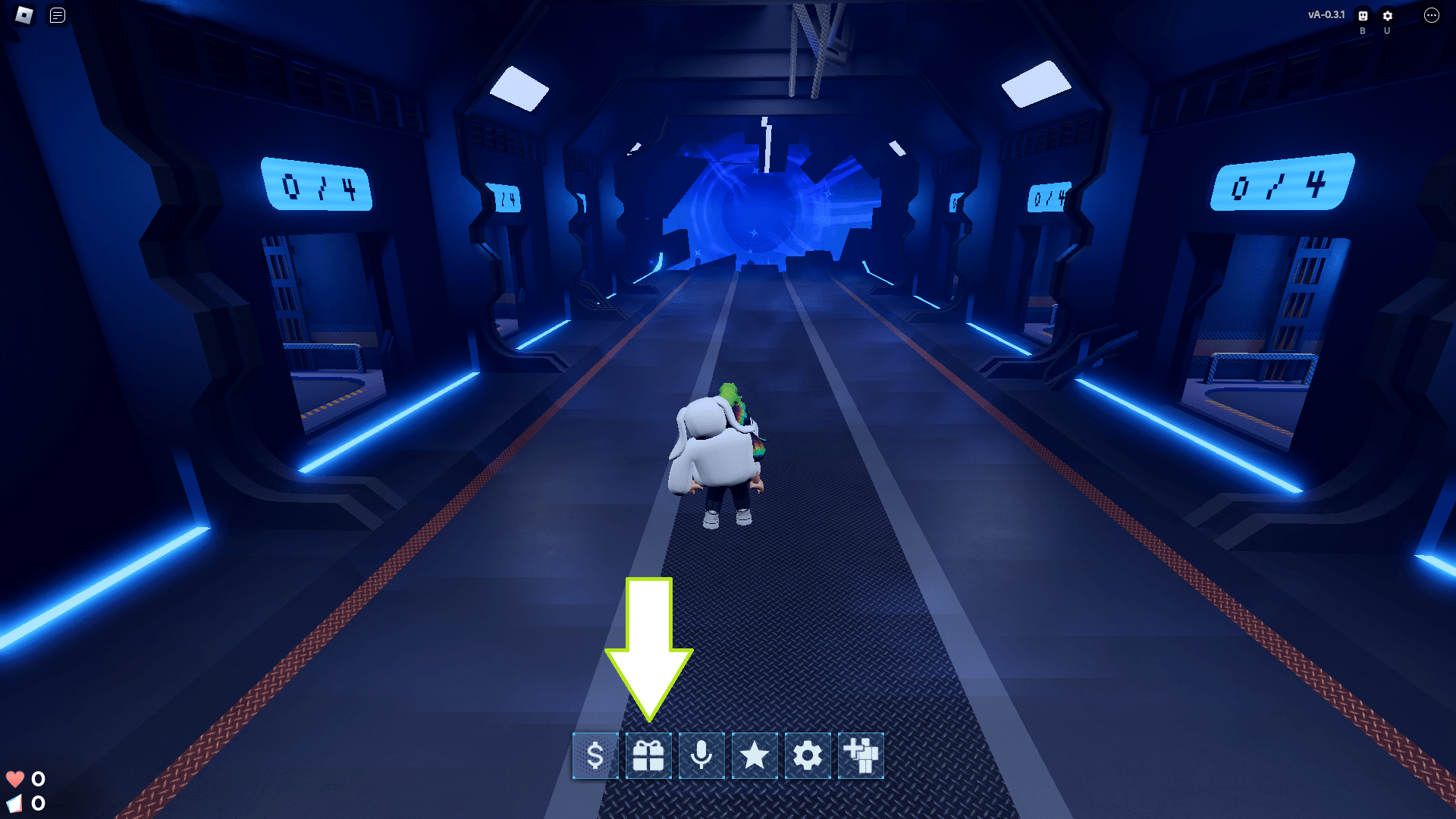The image size is (1456, 819).
Task: Open the menu list icon beside the Roblox logo
Action: pos(54,14)
